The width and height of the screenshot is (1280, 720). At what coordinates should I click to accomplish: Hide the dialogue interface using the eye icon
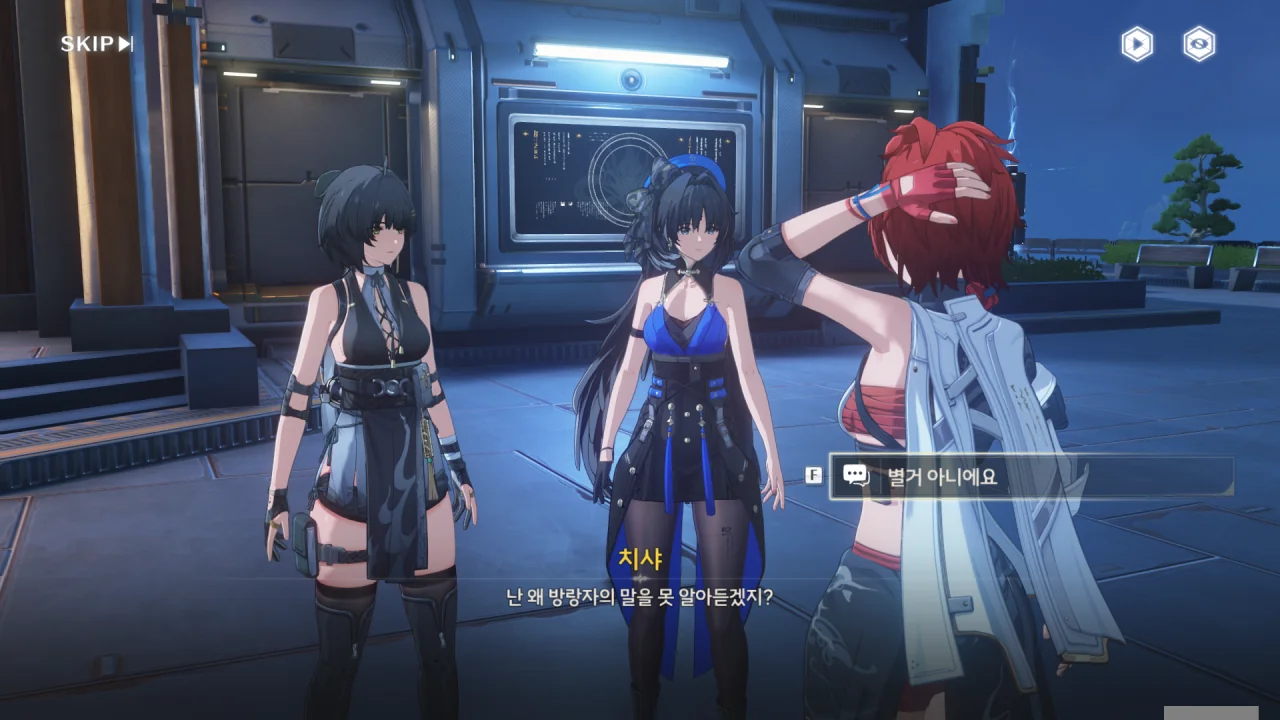[1199, 44]
